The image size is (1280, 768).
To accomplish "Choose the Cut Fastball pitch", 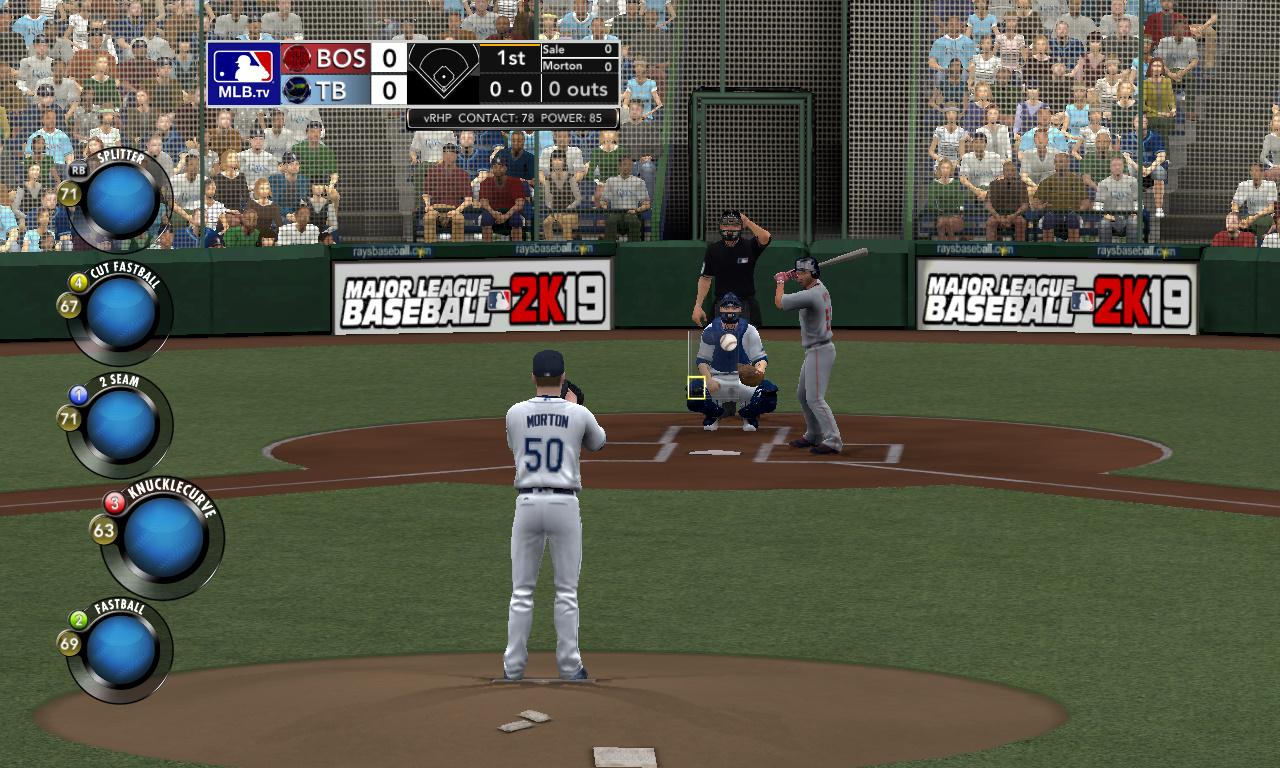I will (x=120, y=313).
